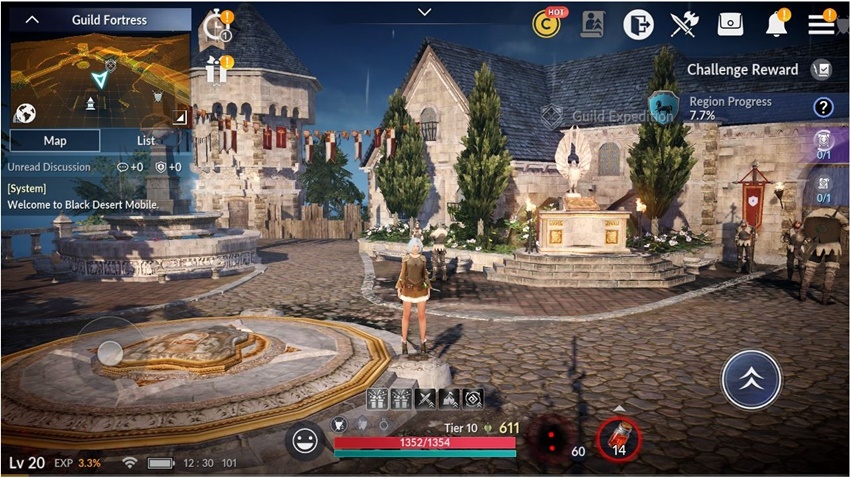Open the crossed sword and axe menu
Viewport: 850px width, 478px height.
coord(684,24)
